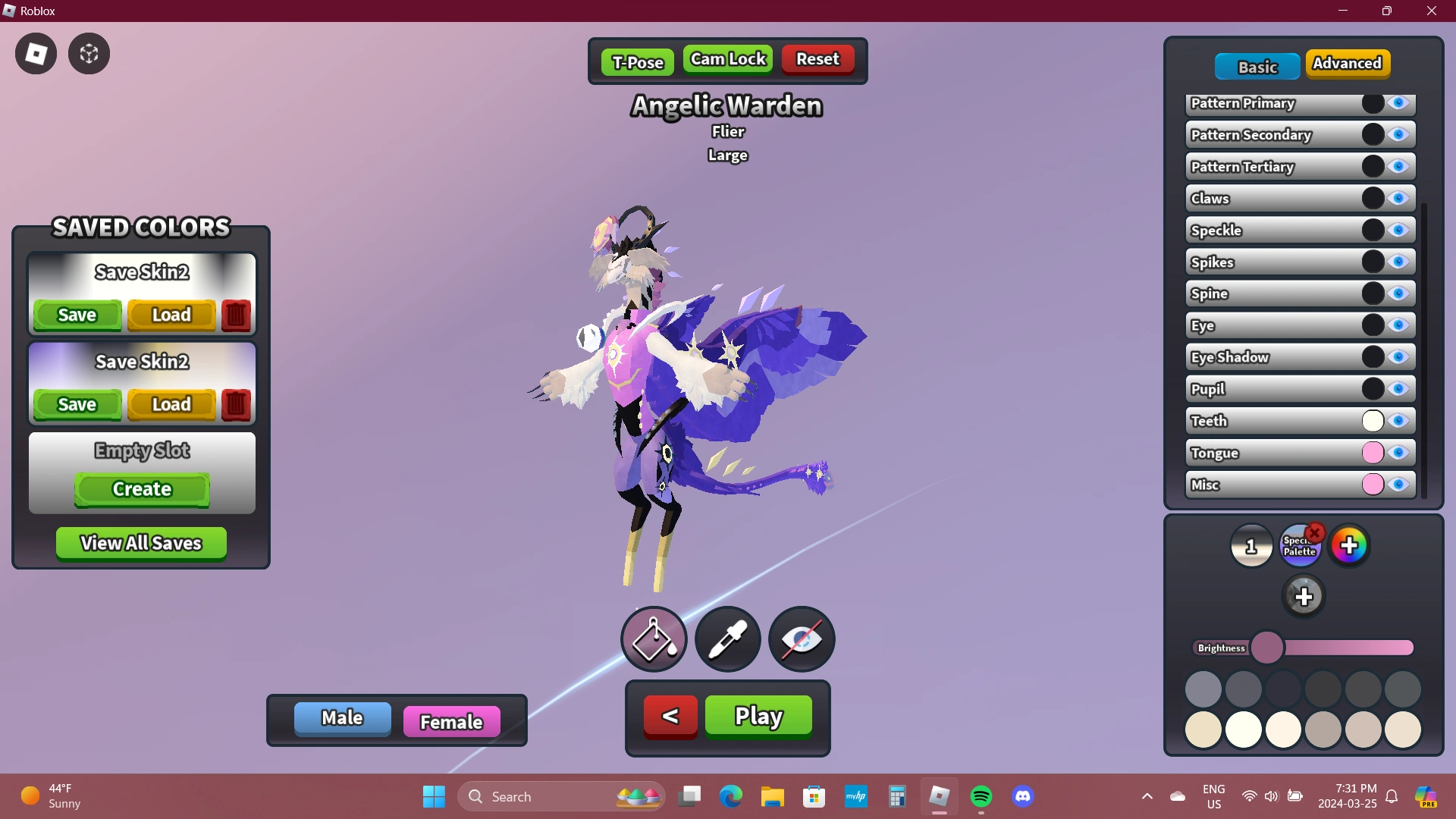Toggle Teeth visibility eye
1456x819 pixels.
point(1399,421)
